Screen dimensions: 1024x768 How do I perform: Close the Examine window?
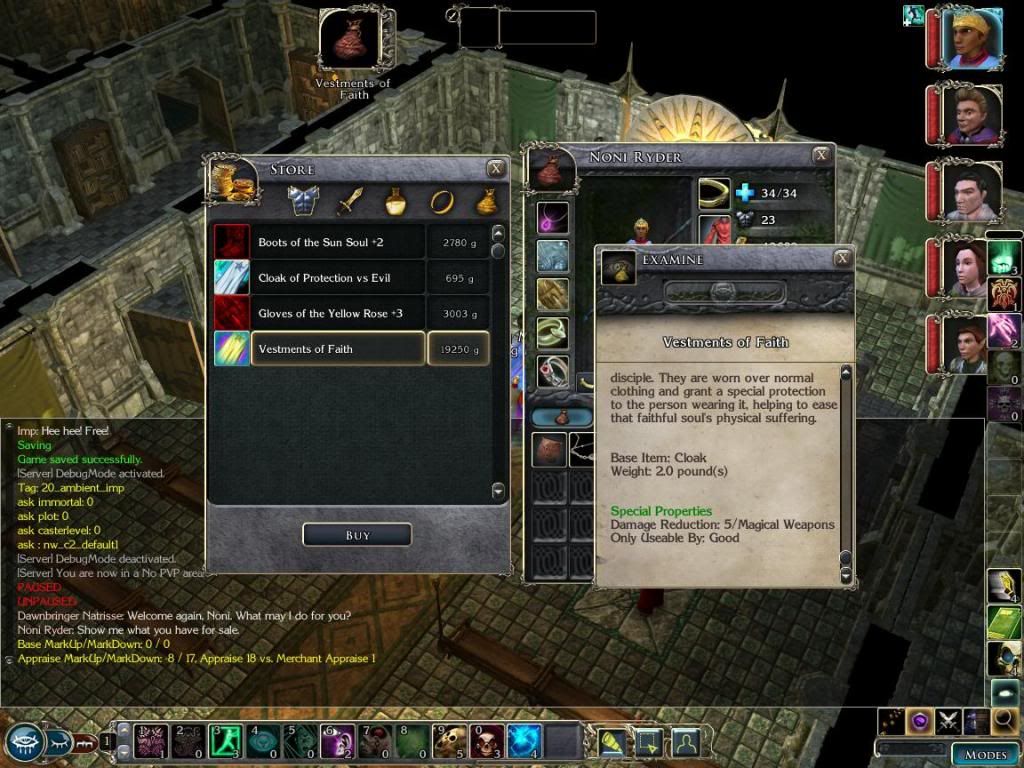click(843, 259)
